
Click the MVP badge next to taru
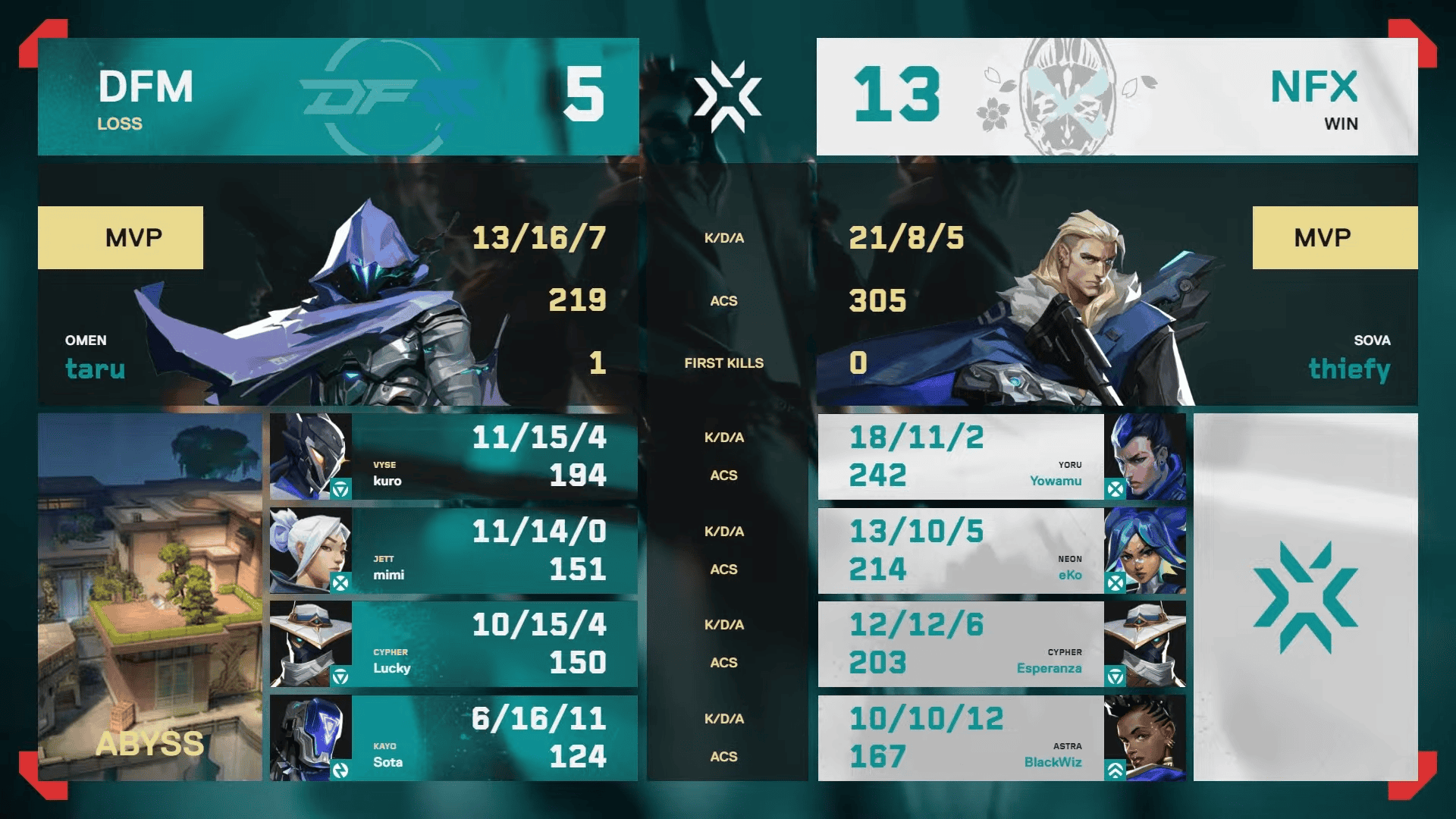121,237
